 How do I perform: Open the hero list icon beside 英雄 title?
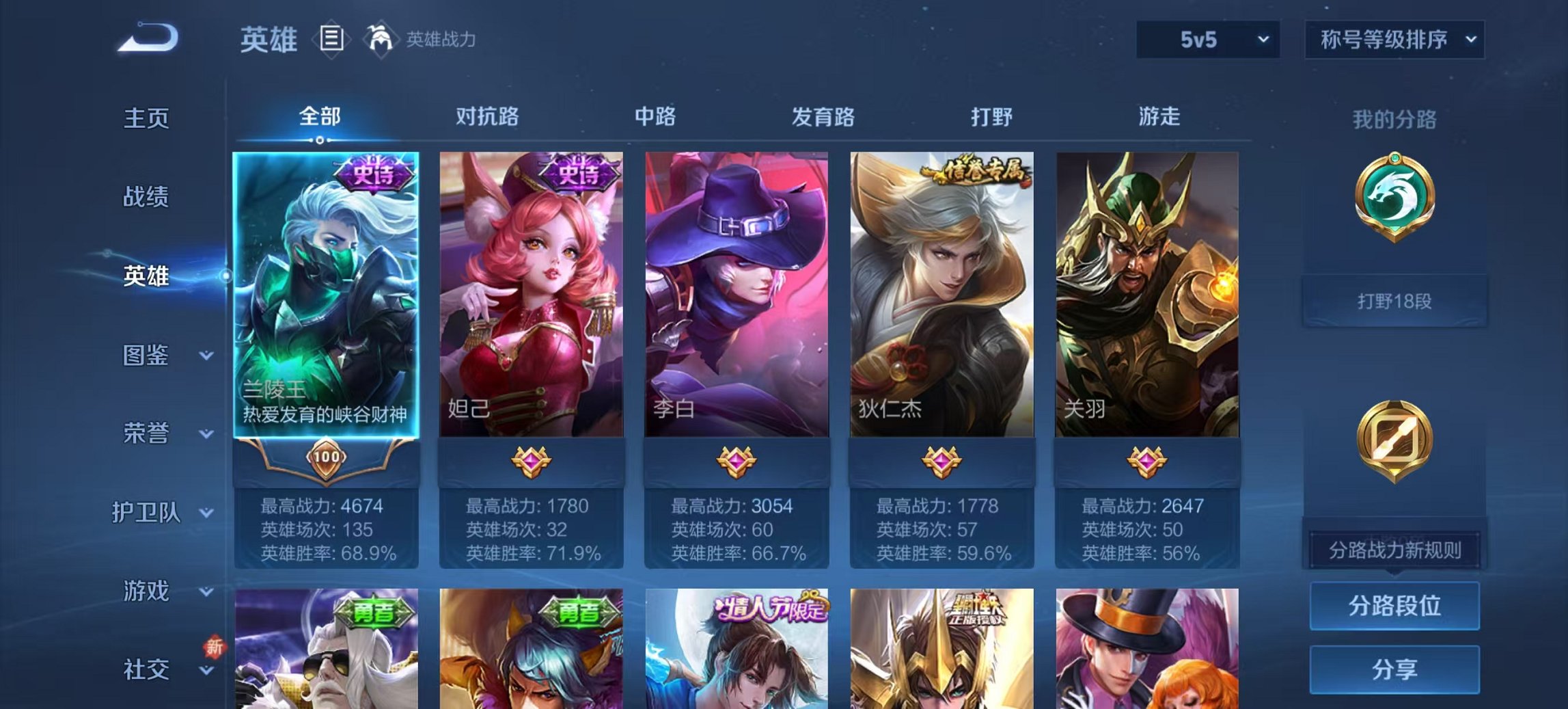[333, 41]
